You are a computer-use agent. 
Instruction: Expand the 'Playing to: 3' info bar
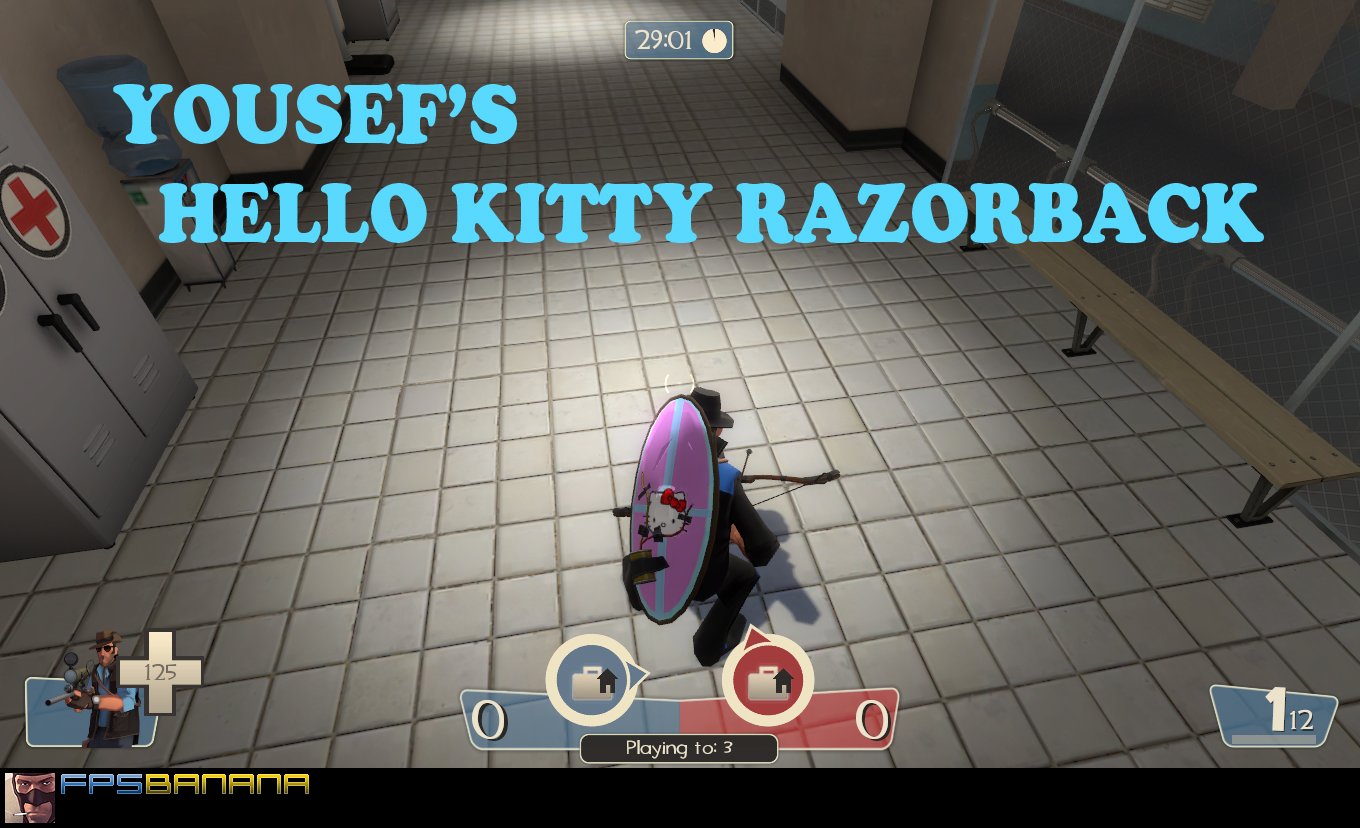pos(678,748)
